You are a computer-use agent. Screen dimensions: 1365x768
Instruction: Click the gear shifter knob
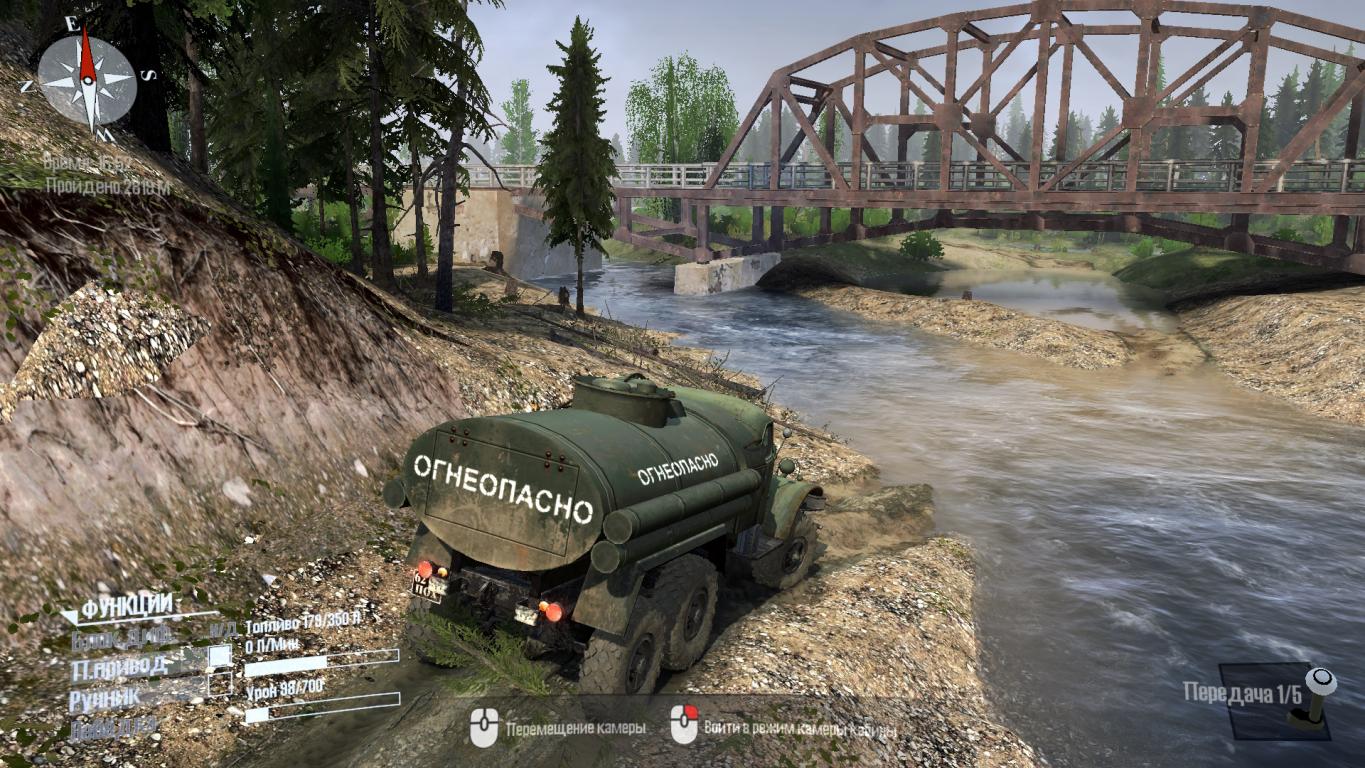coord(1323,681)
